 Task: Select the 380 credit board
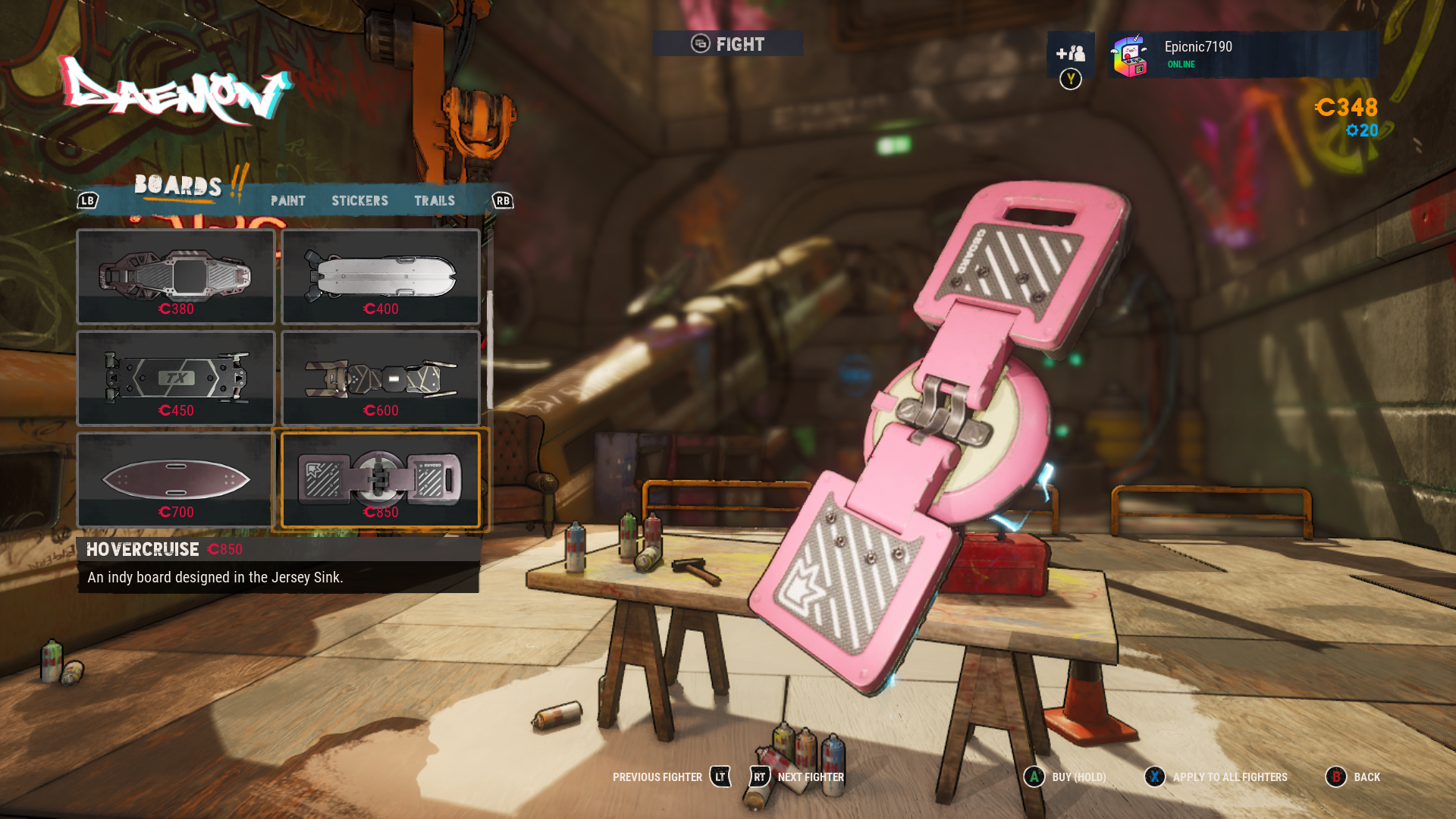tap(176, 277)
